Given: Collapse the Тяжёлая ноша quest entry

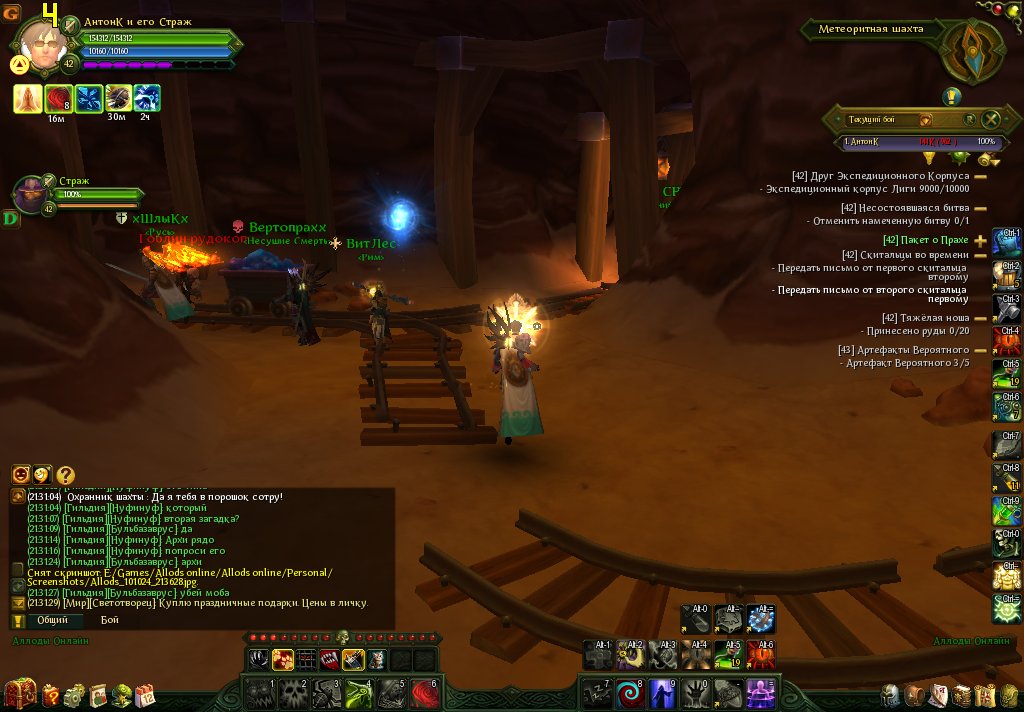Looking at the screenshot, I should point(980,319).
